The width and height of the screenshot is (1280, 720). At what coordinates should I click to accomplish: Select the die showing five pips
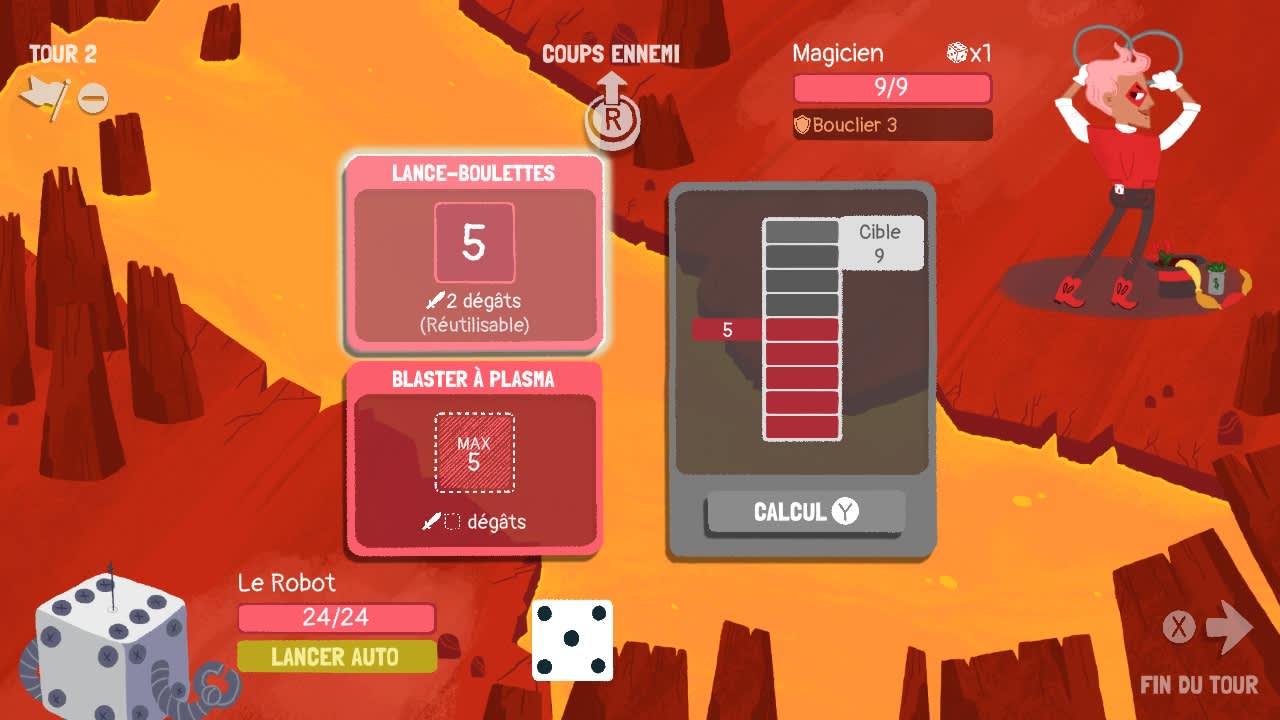571,638
